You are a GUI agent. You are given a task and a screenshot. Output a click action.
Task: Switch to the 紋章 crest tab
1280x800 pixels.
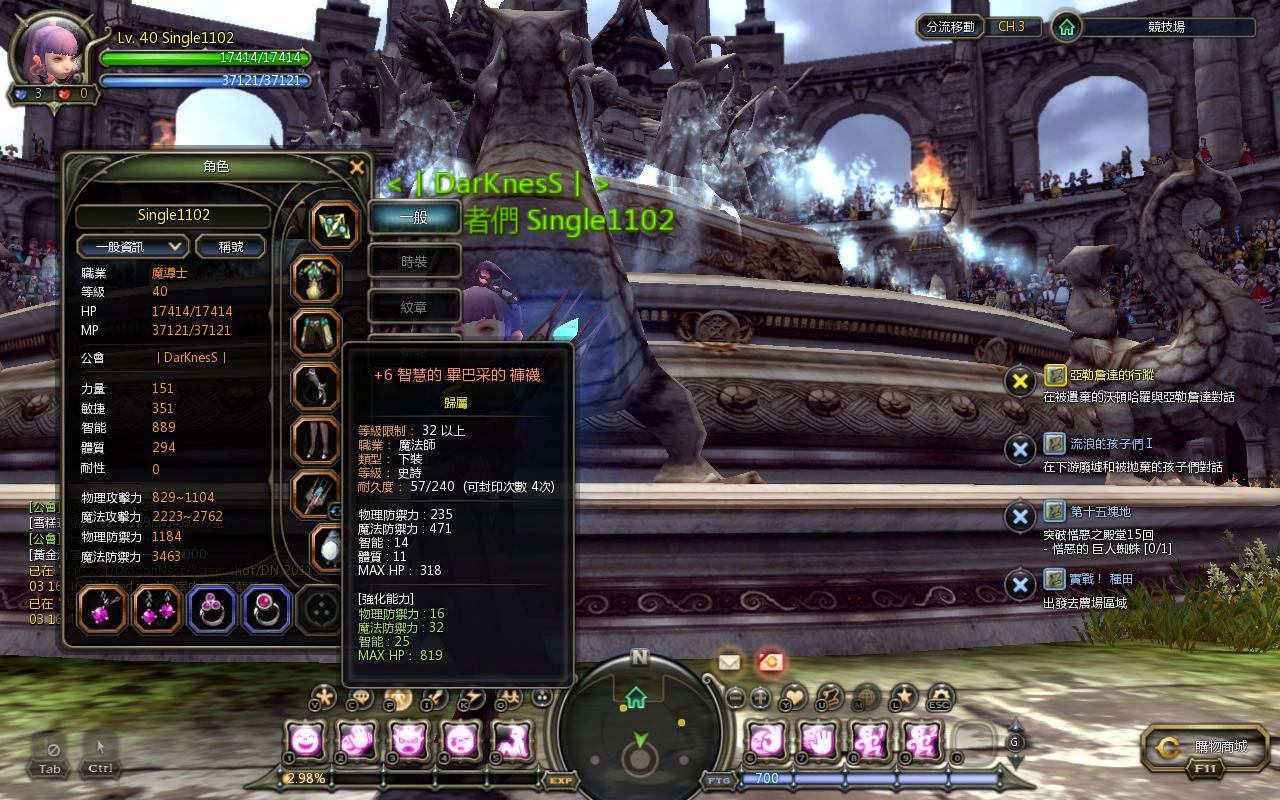[414, 307]
